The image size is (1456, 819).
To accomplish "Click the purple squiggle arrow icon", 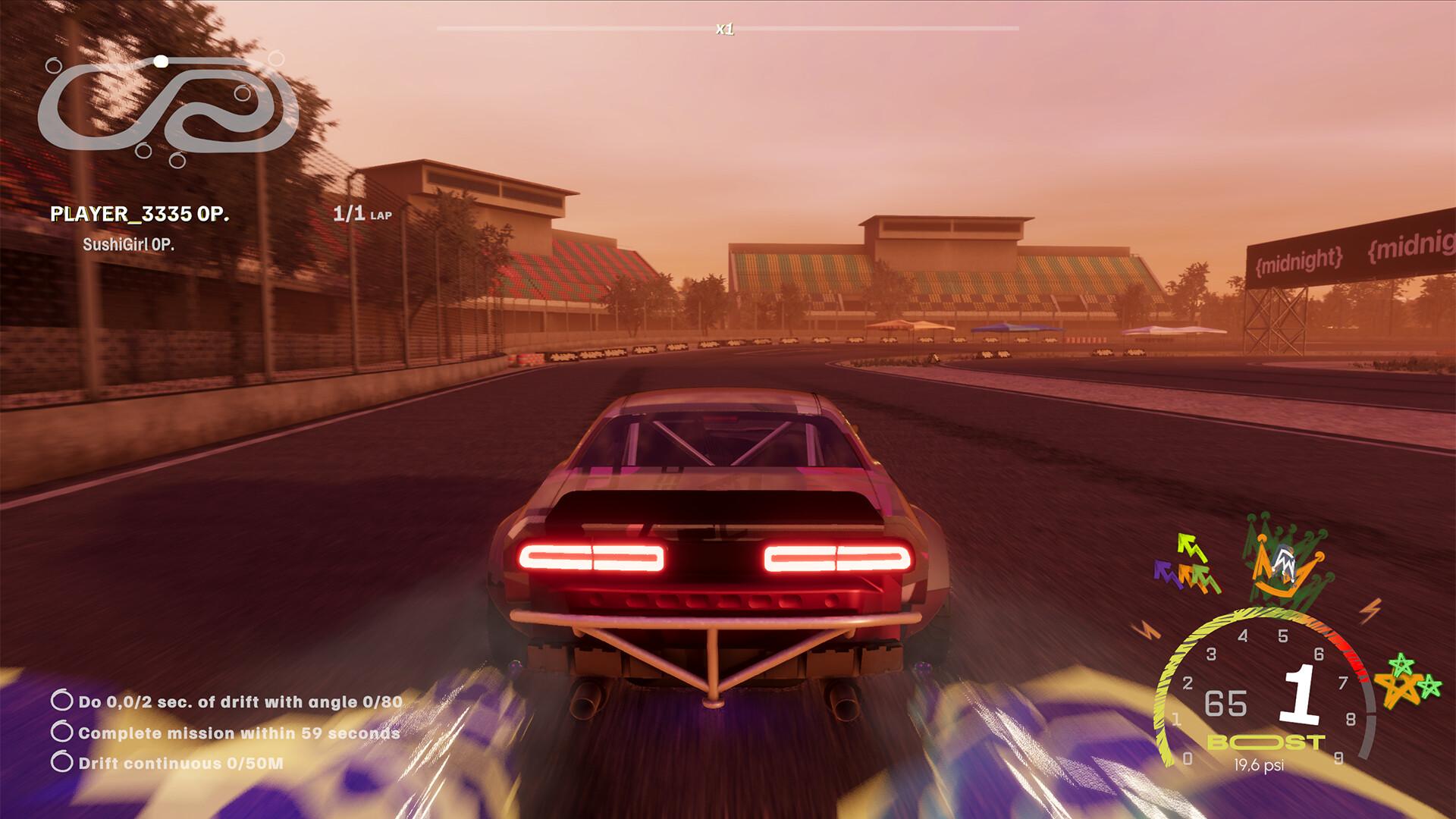I will [x=1163, y=572].
